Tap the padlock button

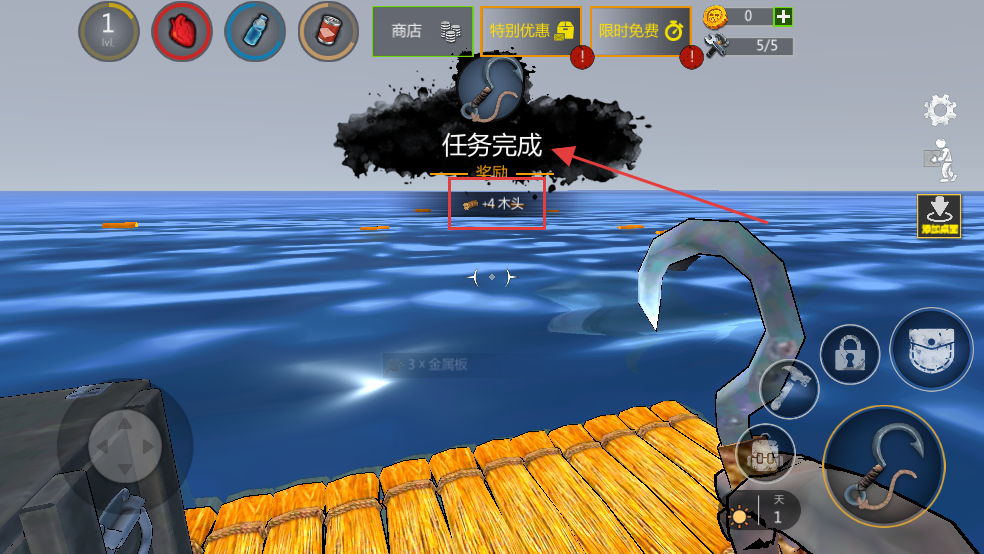pyautogui.click(x=850, y=354)
